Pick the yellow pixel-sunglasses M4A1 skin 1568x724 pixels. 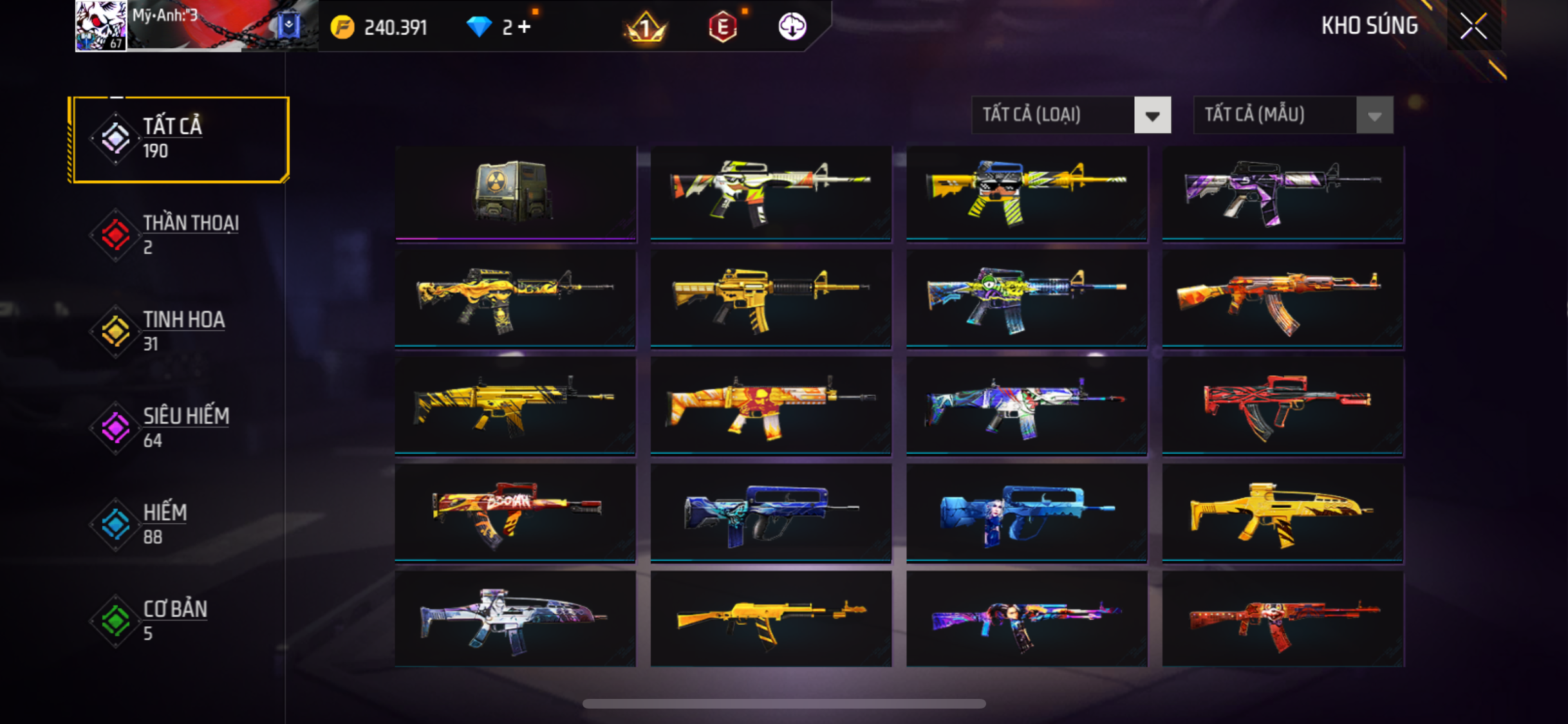tap(1026, 192)
